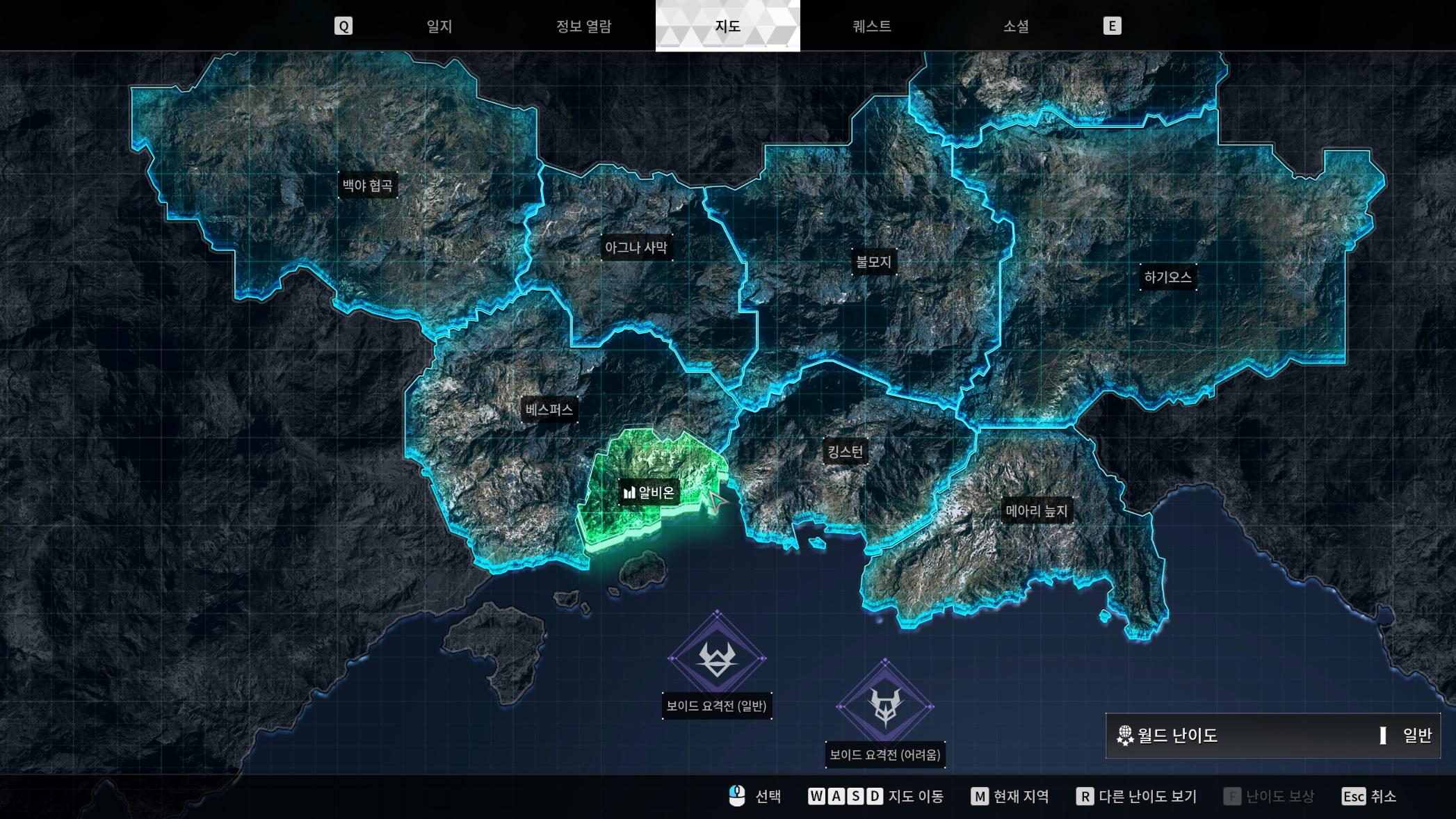Viewport: 1456px width, 819px height.
Task: Click the 월드 난이도 difficulty panel
Action: [x=1272, y=736]
